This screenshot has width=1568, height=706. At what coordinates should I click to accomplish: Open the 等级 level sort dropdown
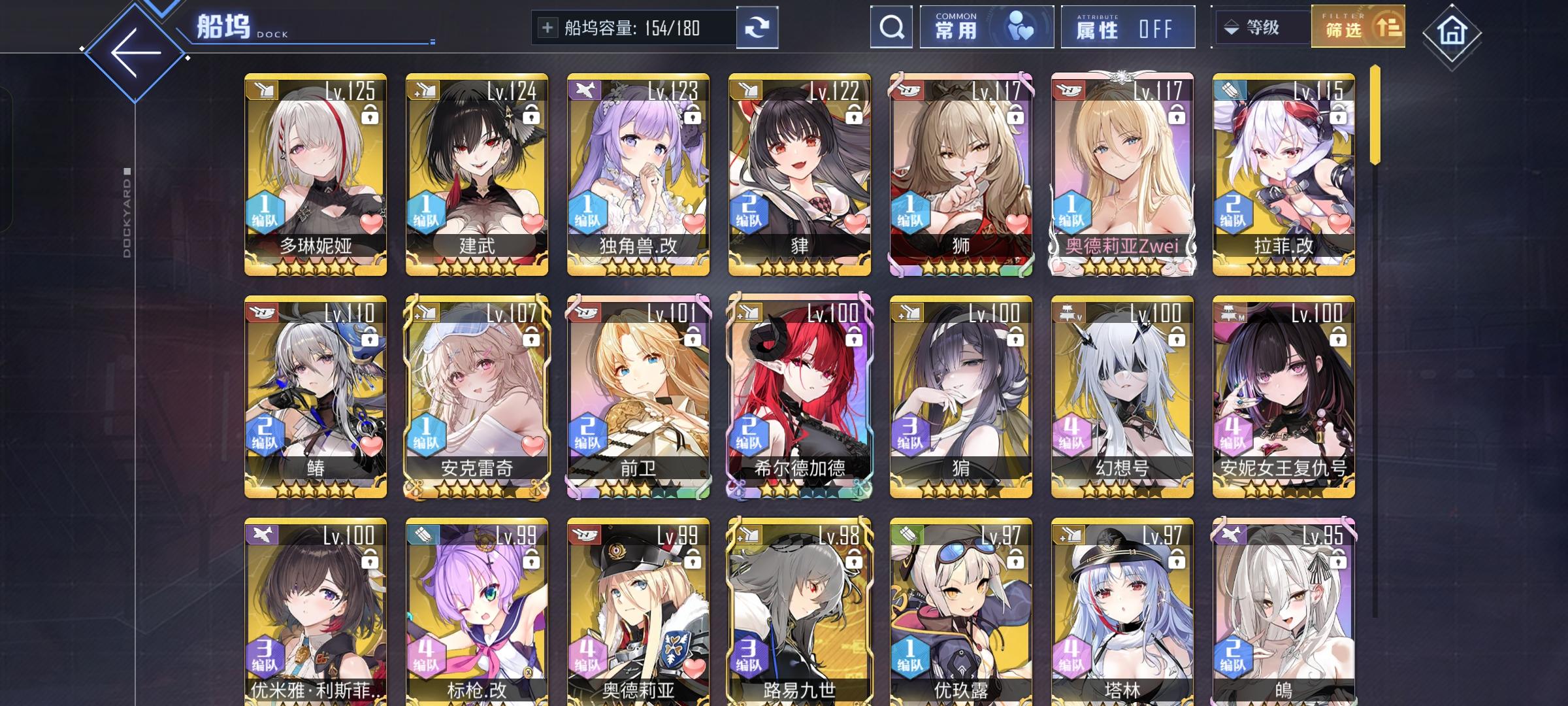1261,27
